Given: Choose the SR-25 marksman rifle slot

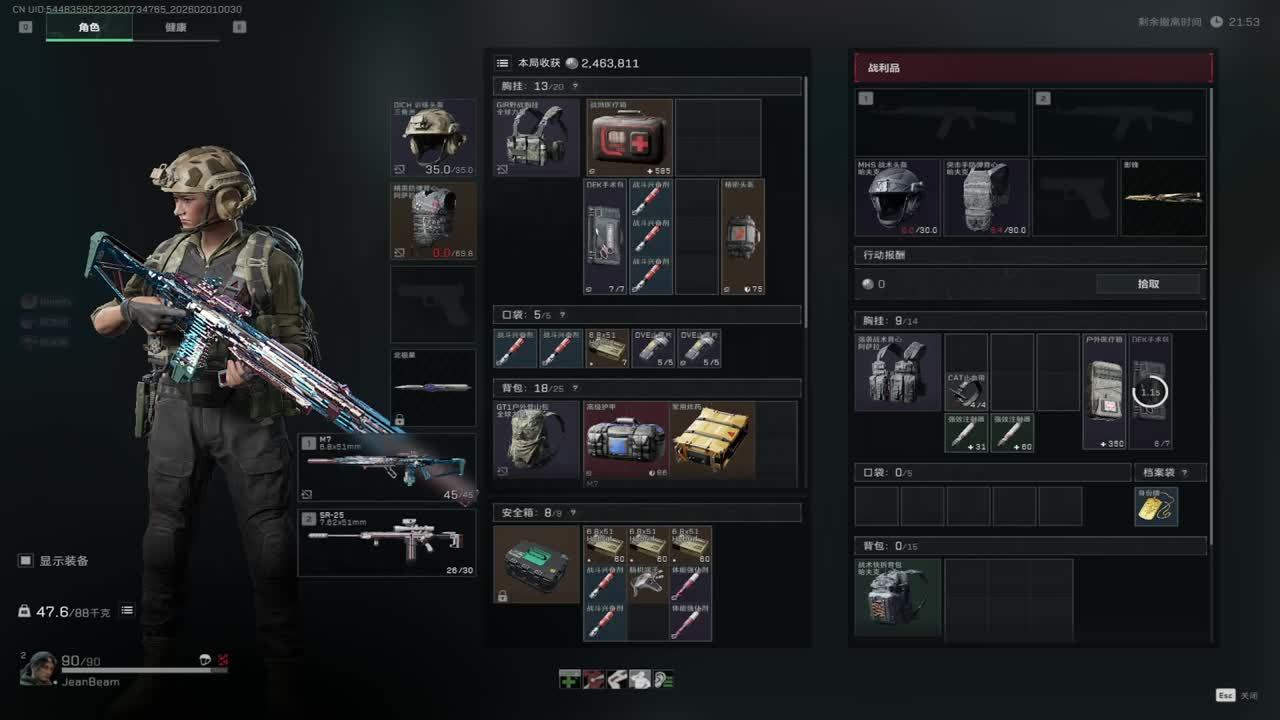Looking at the screenshot, I should (386, 543).
